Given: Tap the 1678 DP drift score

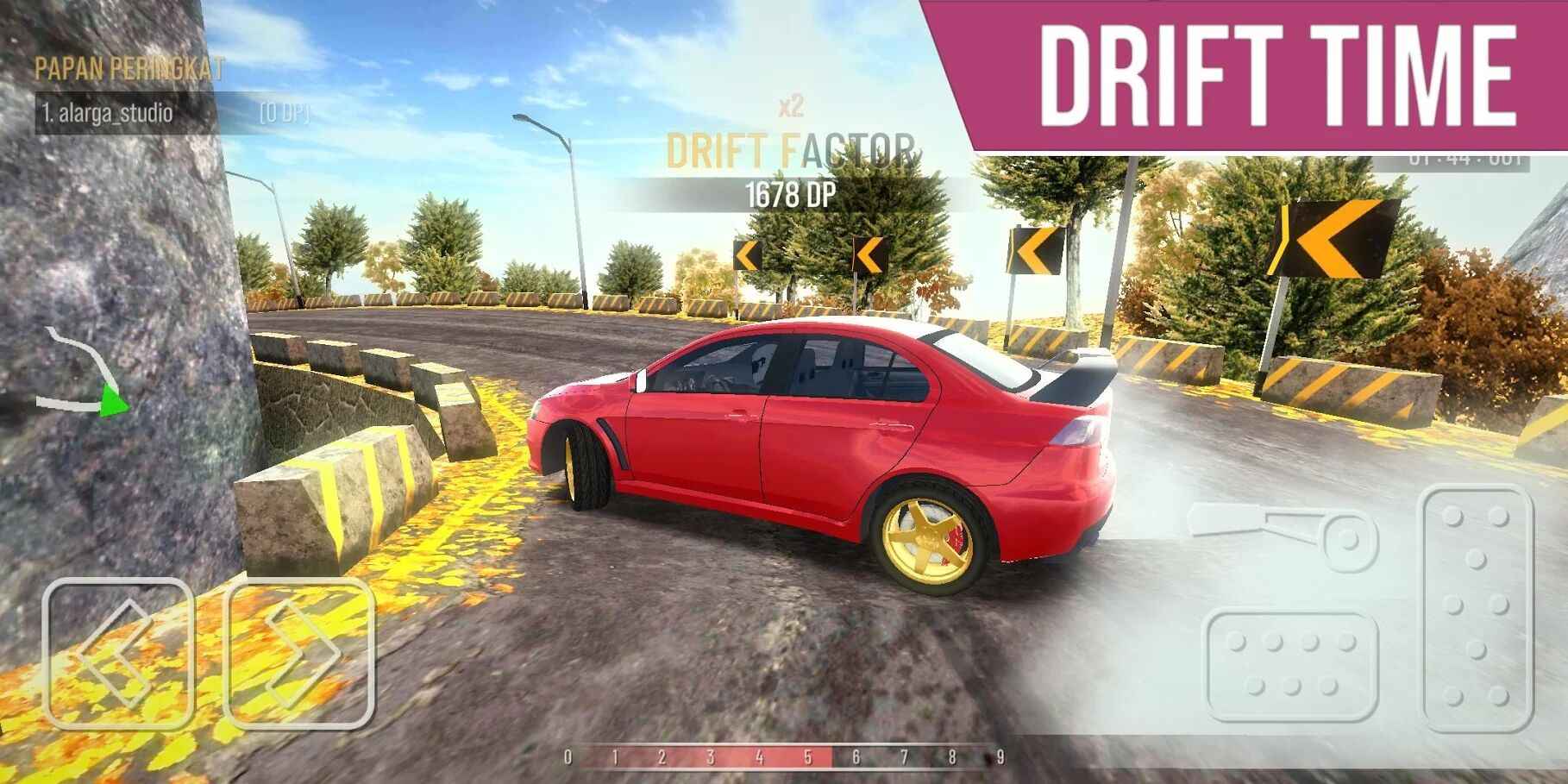Looking at the screenshot, I should [790, 194].
